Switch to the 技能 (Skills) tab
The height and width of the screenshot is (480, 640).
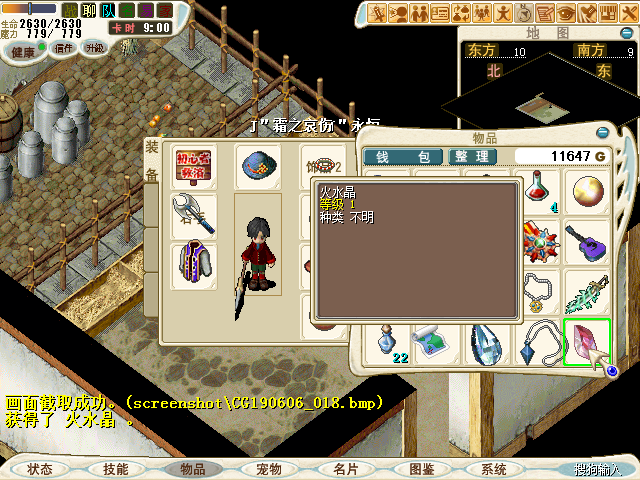pos(116,468)
